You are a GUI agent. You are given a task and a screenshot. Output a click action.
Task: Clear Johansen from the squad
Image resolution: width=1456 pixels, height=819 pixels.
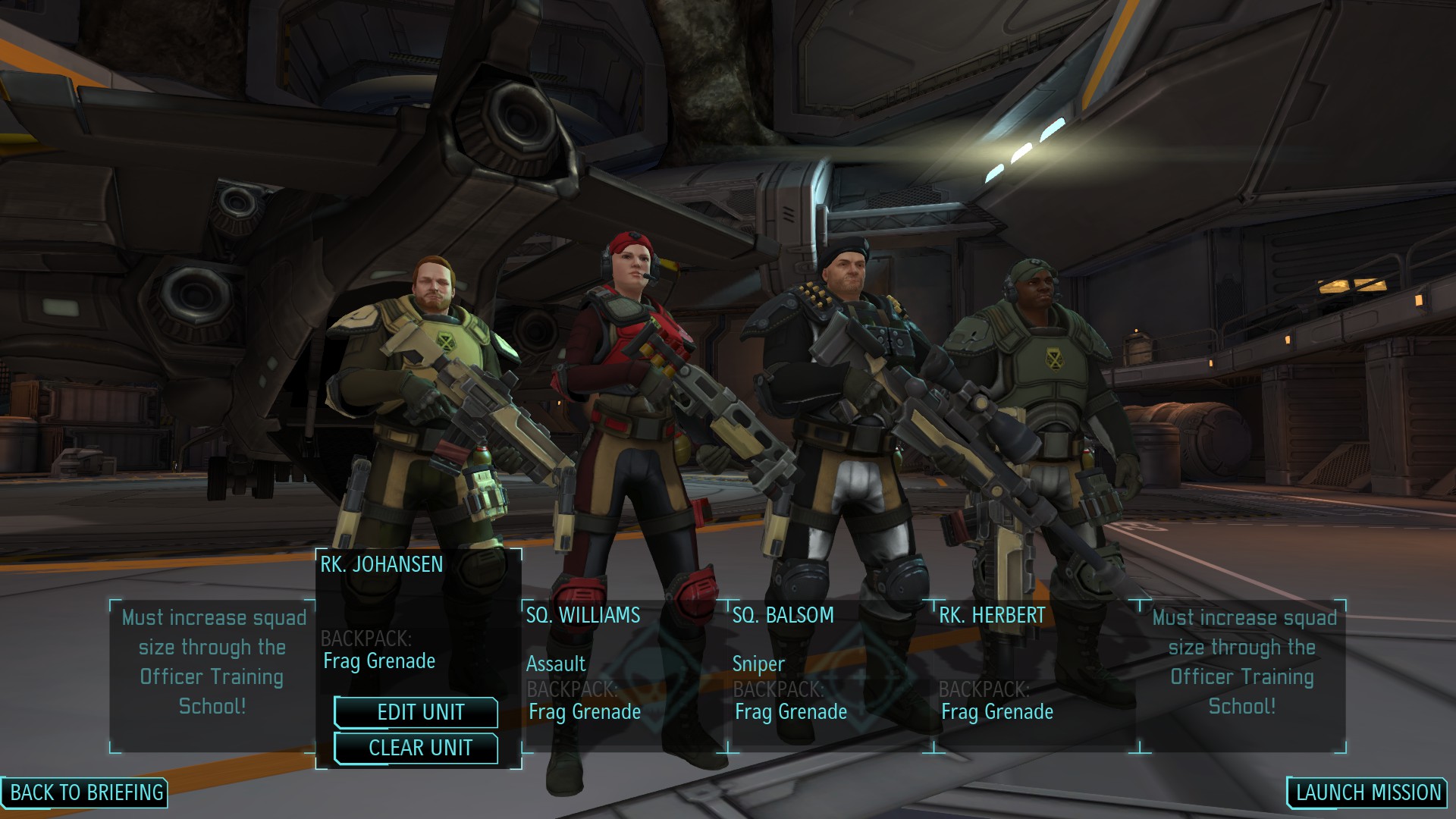click(416, 748)
